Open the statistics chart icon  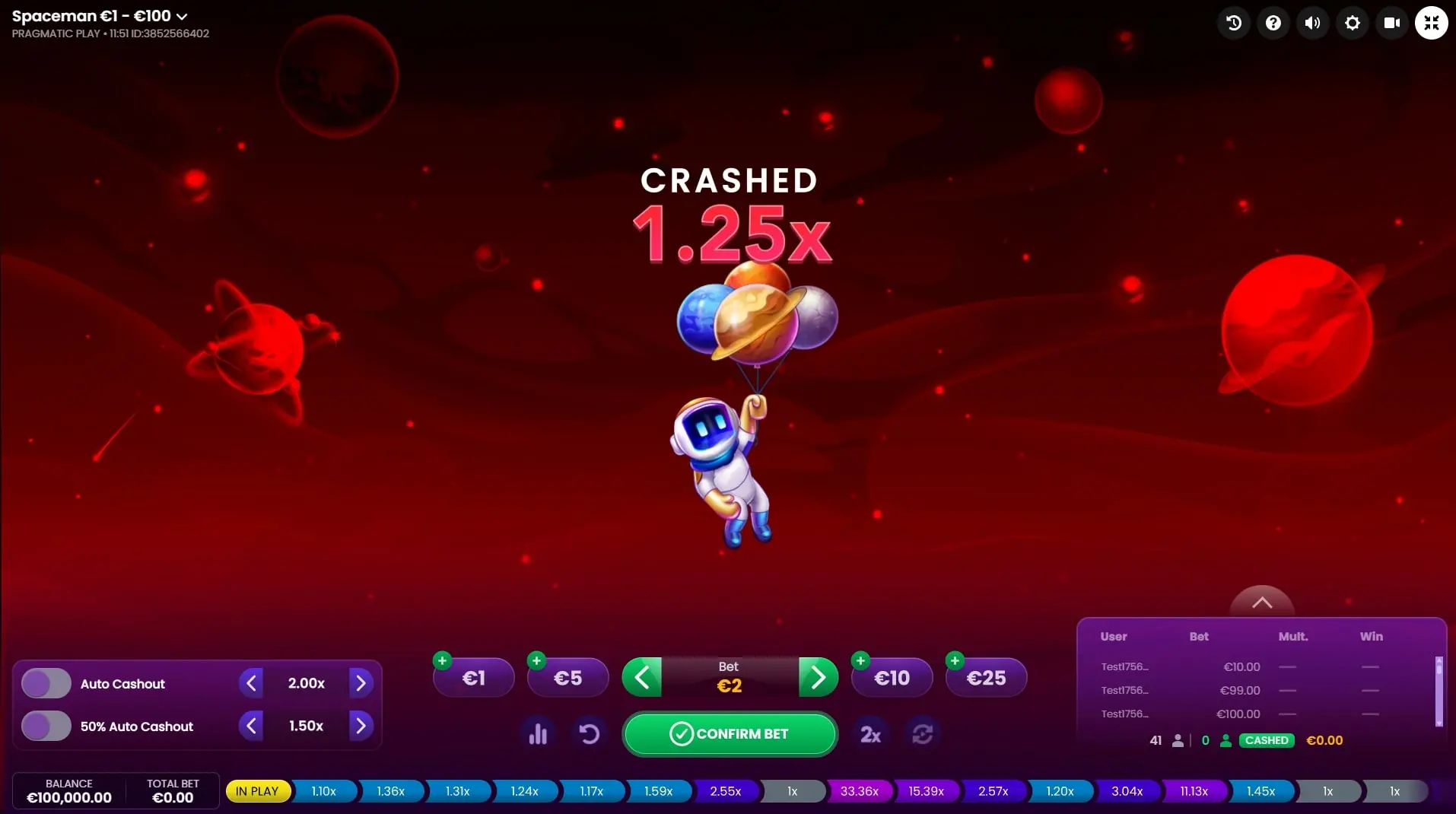pyautogui.click(x=539, y=733)
